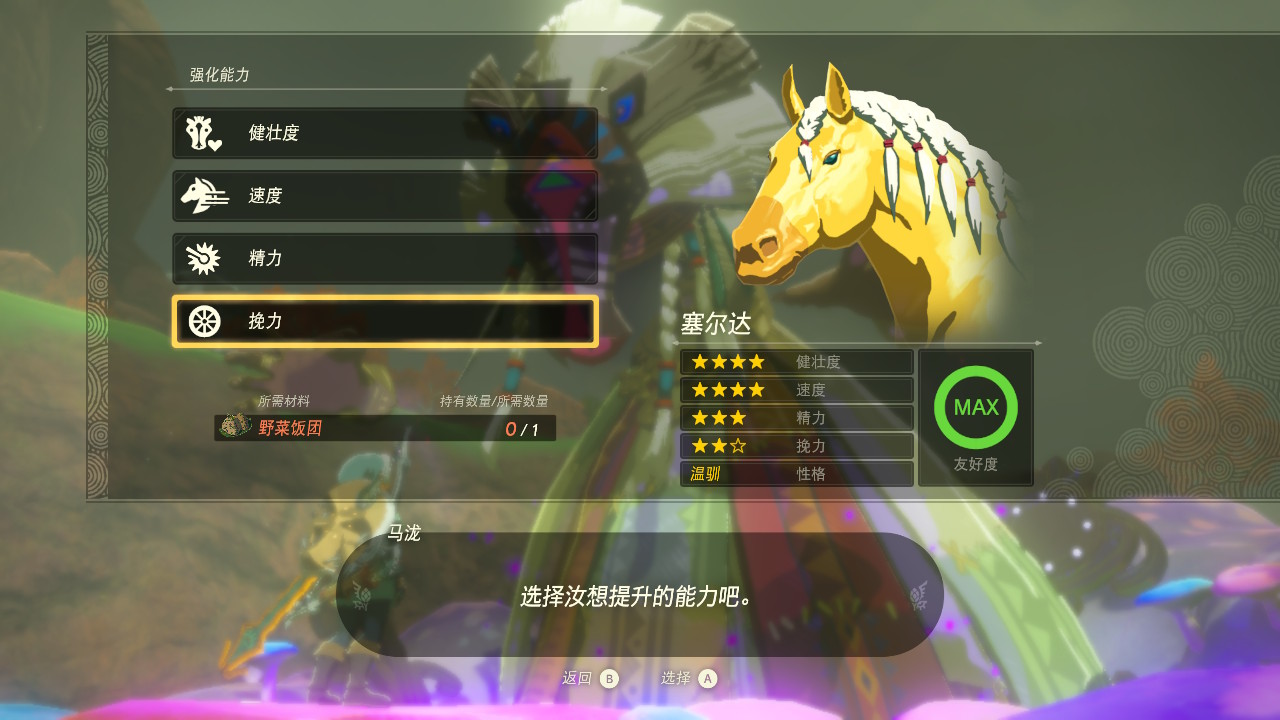Pick the 精力 upgrade option
The width and height of the screenshot is (1280, 720).
pyautogui.click(x=385, y=258)
